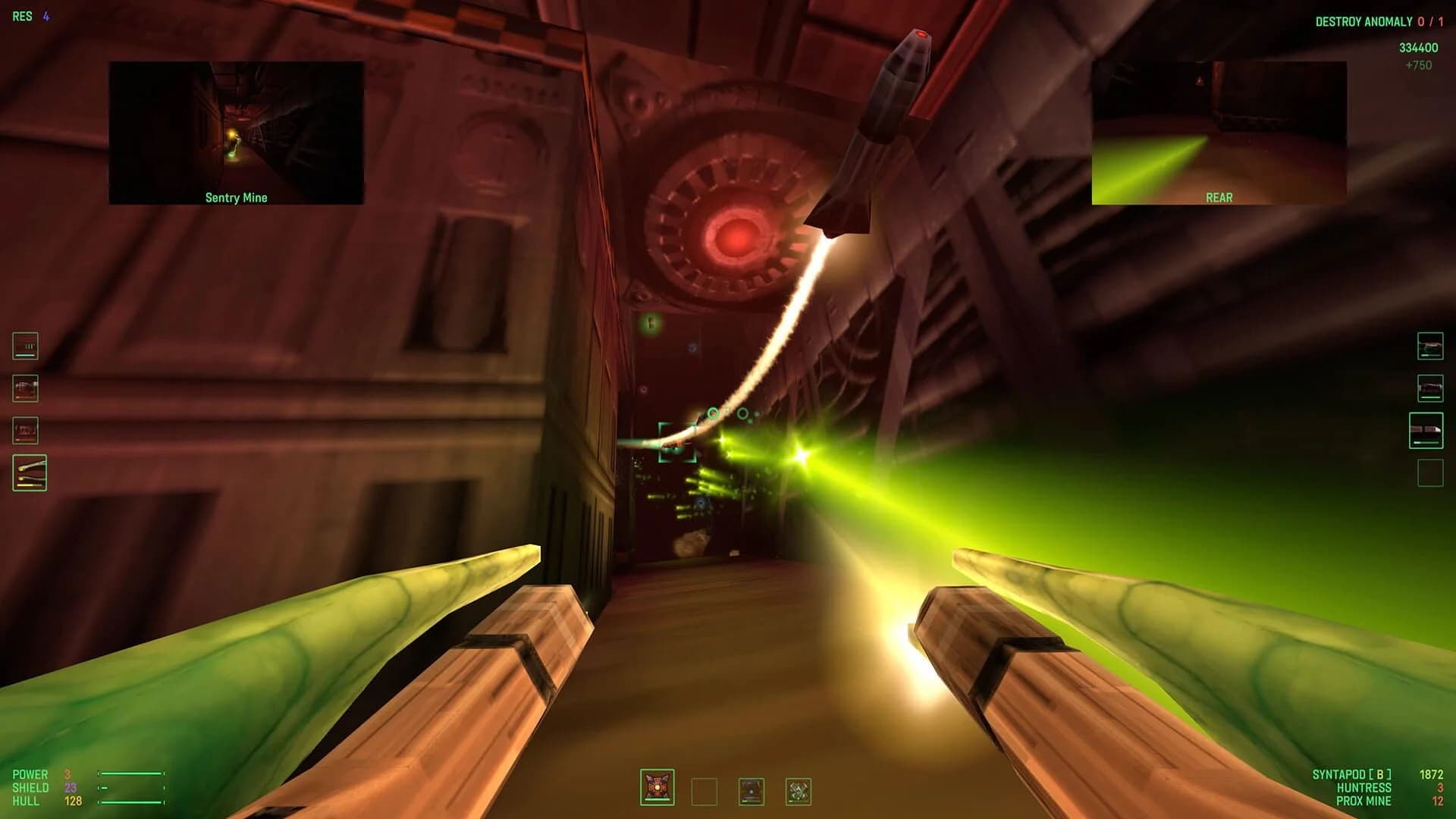Click the RES 4 counter in the top-left corner
1456x819 pixels.
(31, 14)
